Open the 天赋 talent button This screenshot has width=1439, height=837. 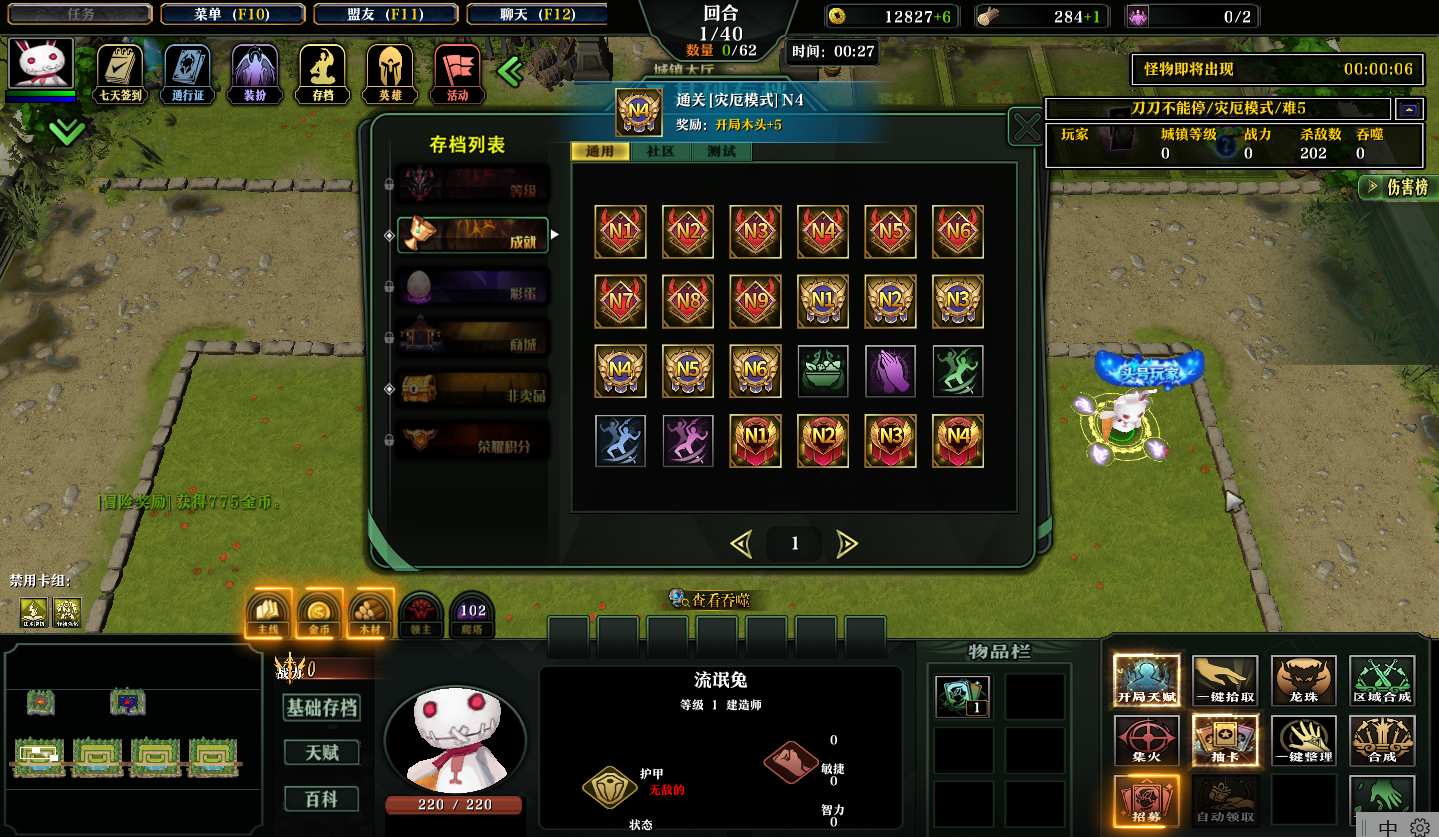(322, 752)
